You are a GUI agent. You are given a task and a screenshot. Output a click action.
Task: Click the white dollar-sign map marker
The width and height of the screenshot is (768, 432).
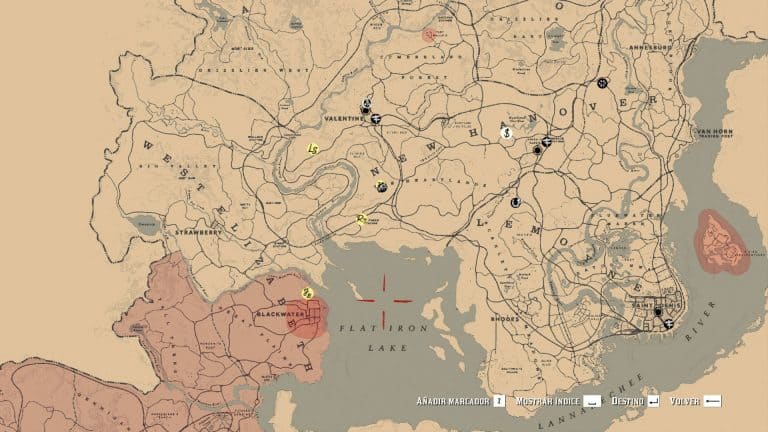(x=507, y=132)
